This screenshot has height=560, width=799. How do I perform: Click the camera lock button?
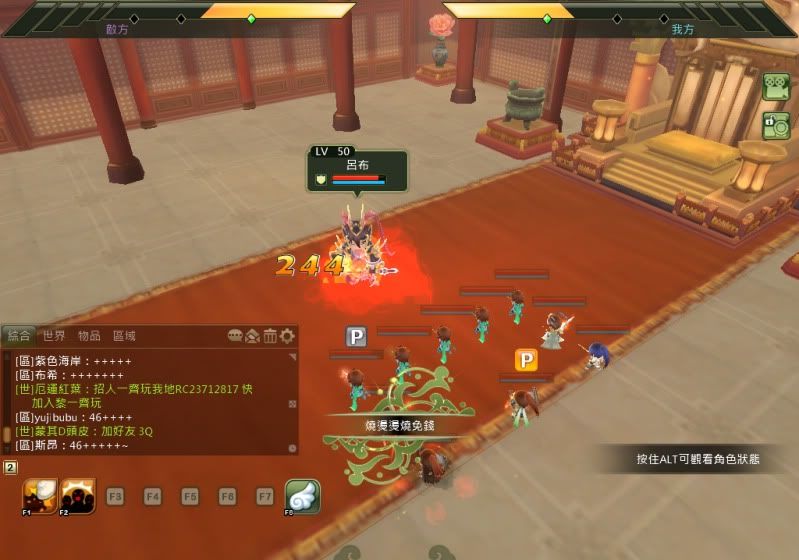(x=776, y=126)
